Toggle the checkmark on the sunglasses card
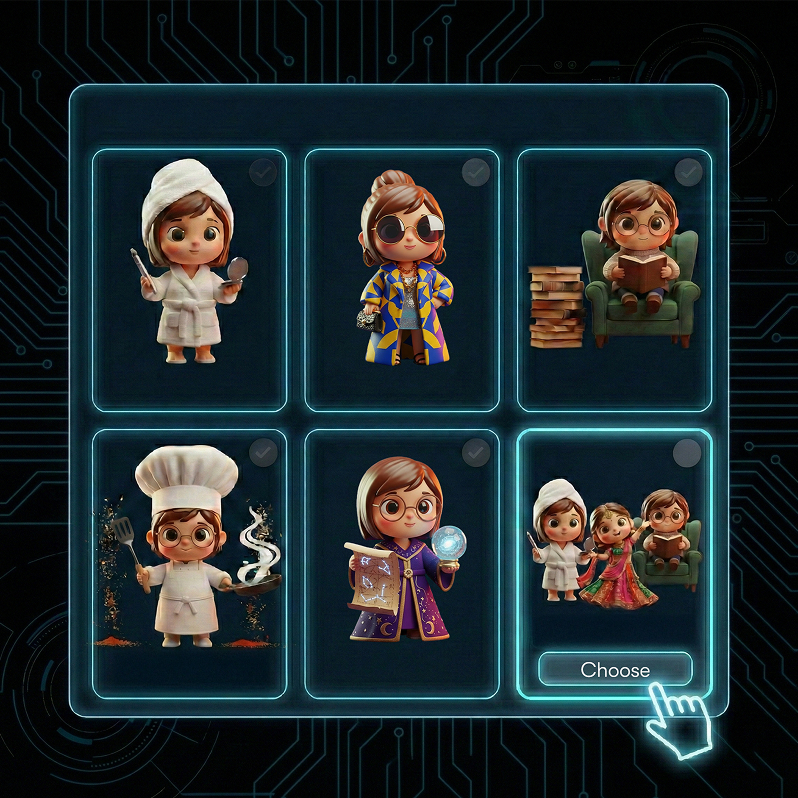Screen dimensions: 798x798 [476, 173]
